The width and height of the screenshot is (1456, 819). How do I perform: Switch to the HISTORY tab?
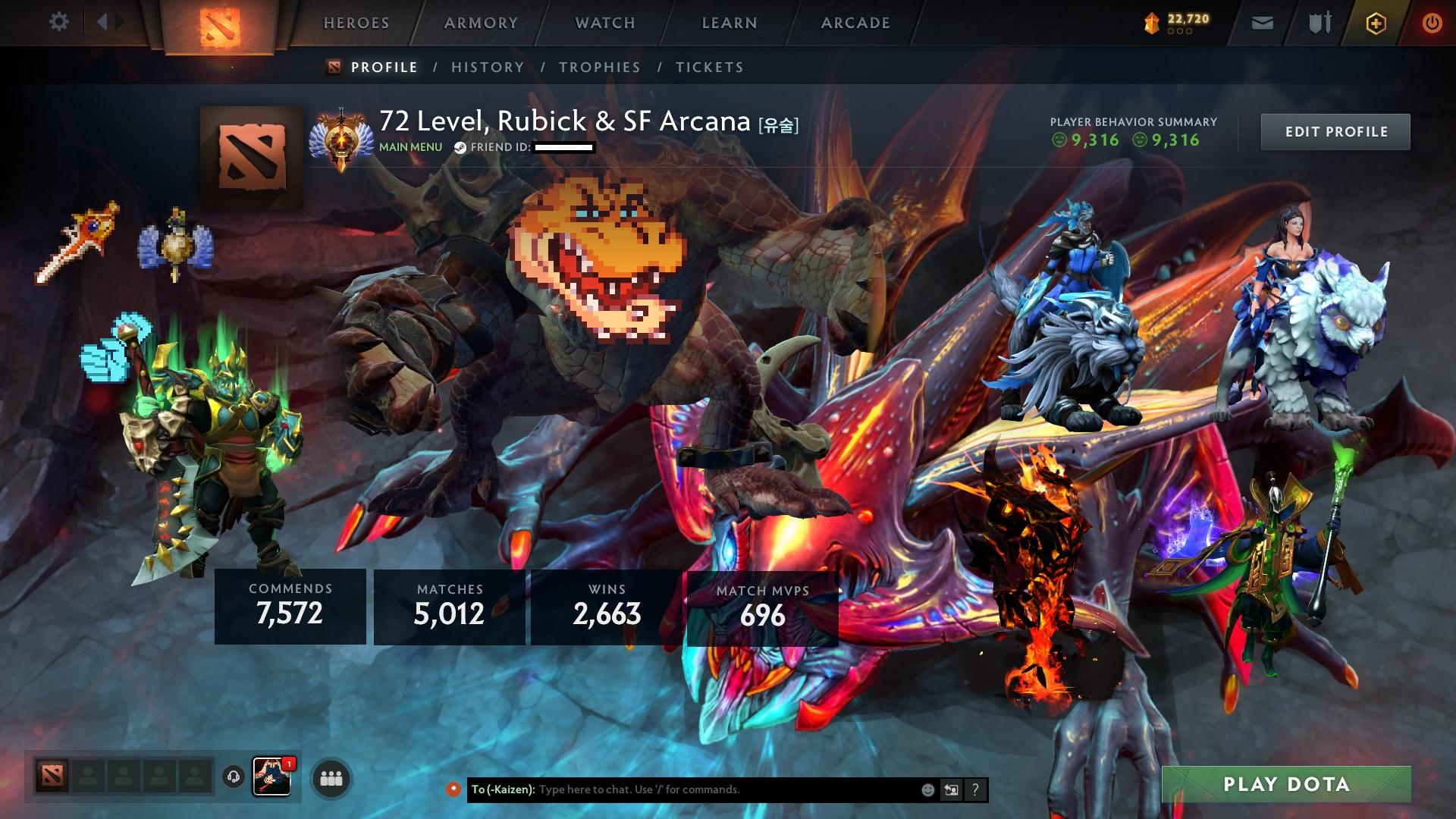coord(487,67)
